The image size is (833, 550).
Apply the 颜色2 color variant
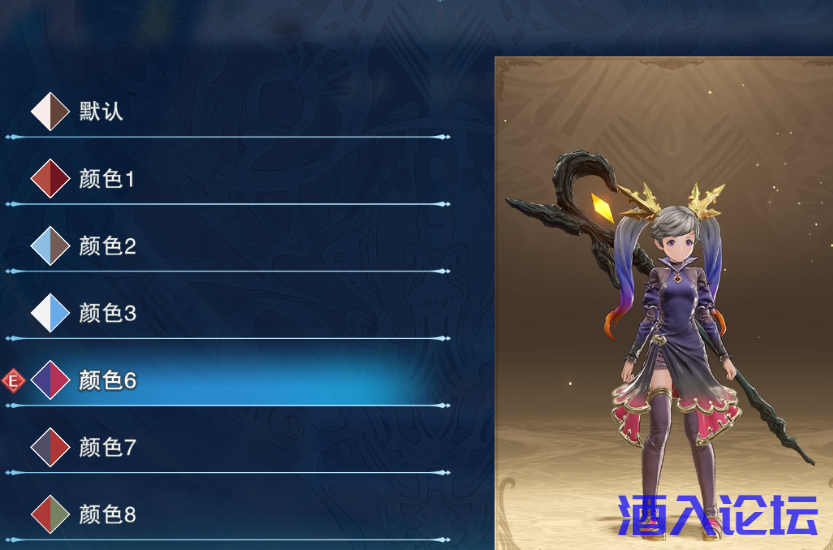point(106,246)
